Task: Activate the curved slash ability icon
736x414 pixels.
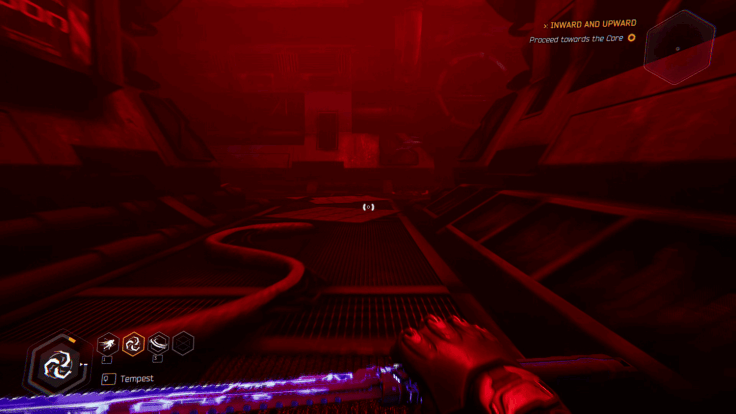Action: pos(158,345)
